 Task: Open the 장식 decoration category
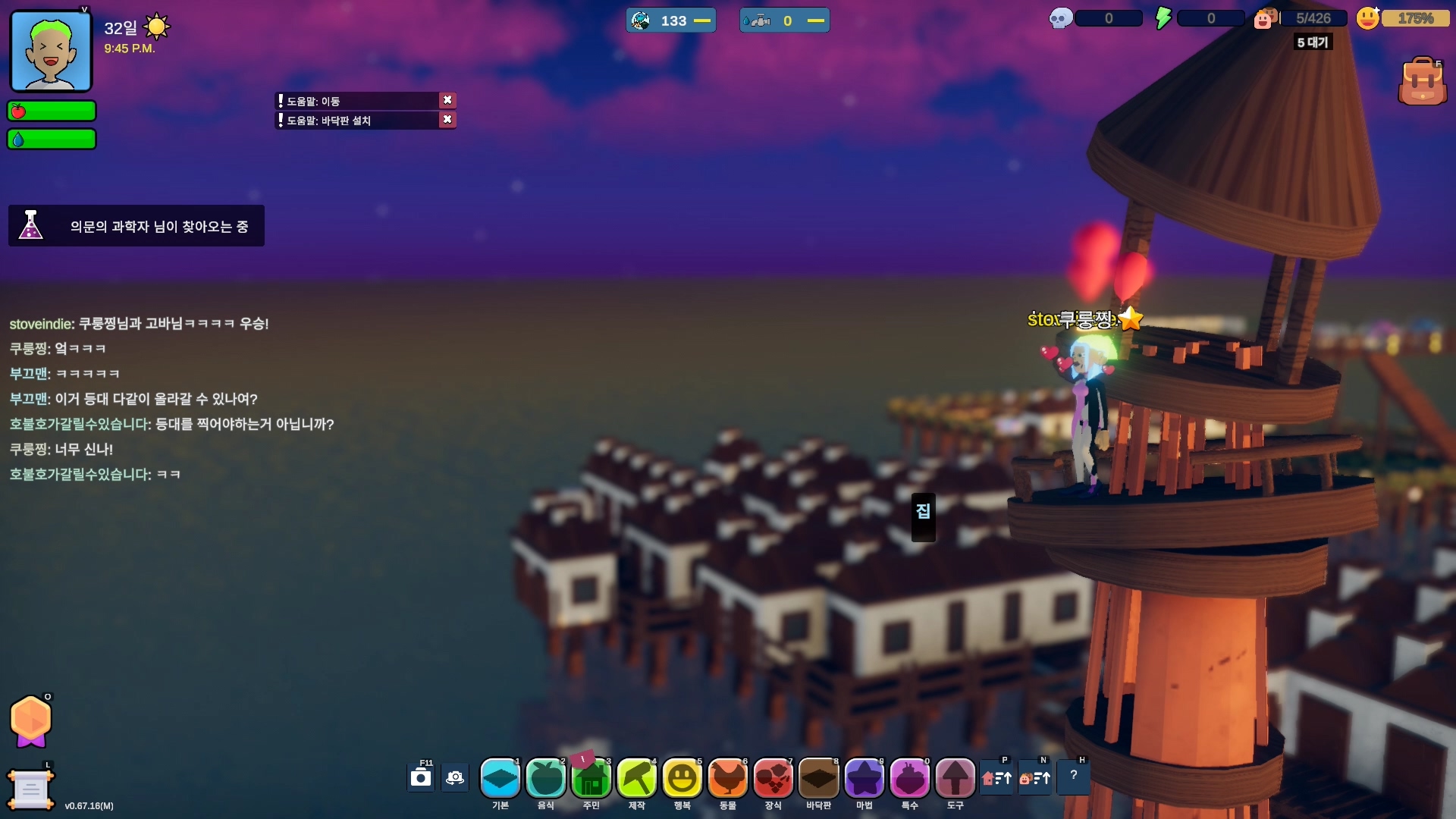[773, 778]
